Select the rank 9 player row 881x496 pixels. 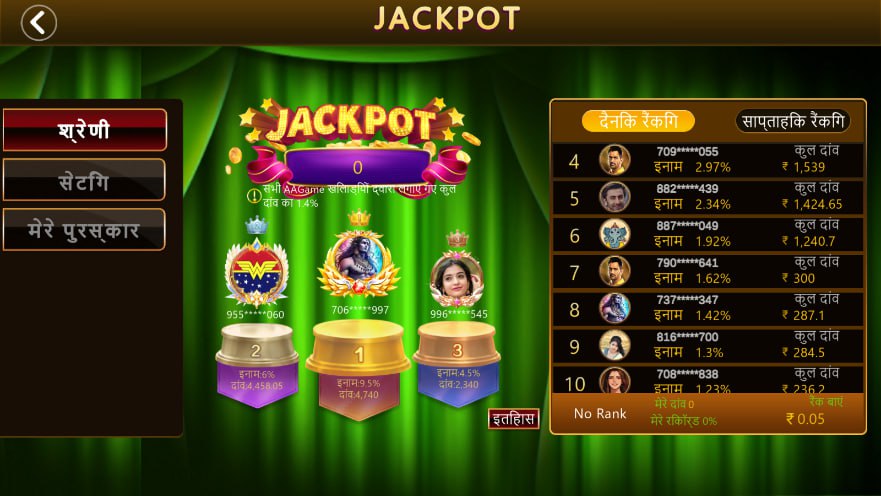click(x=708, y=345)
